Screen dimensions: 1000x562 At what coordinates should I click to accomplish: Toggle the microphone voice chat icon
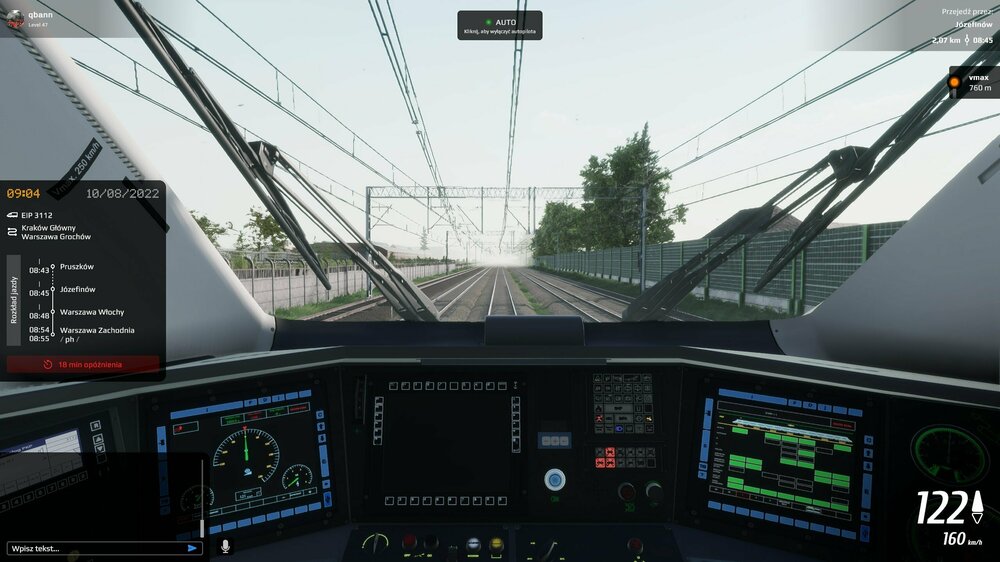225,547
